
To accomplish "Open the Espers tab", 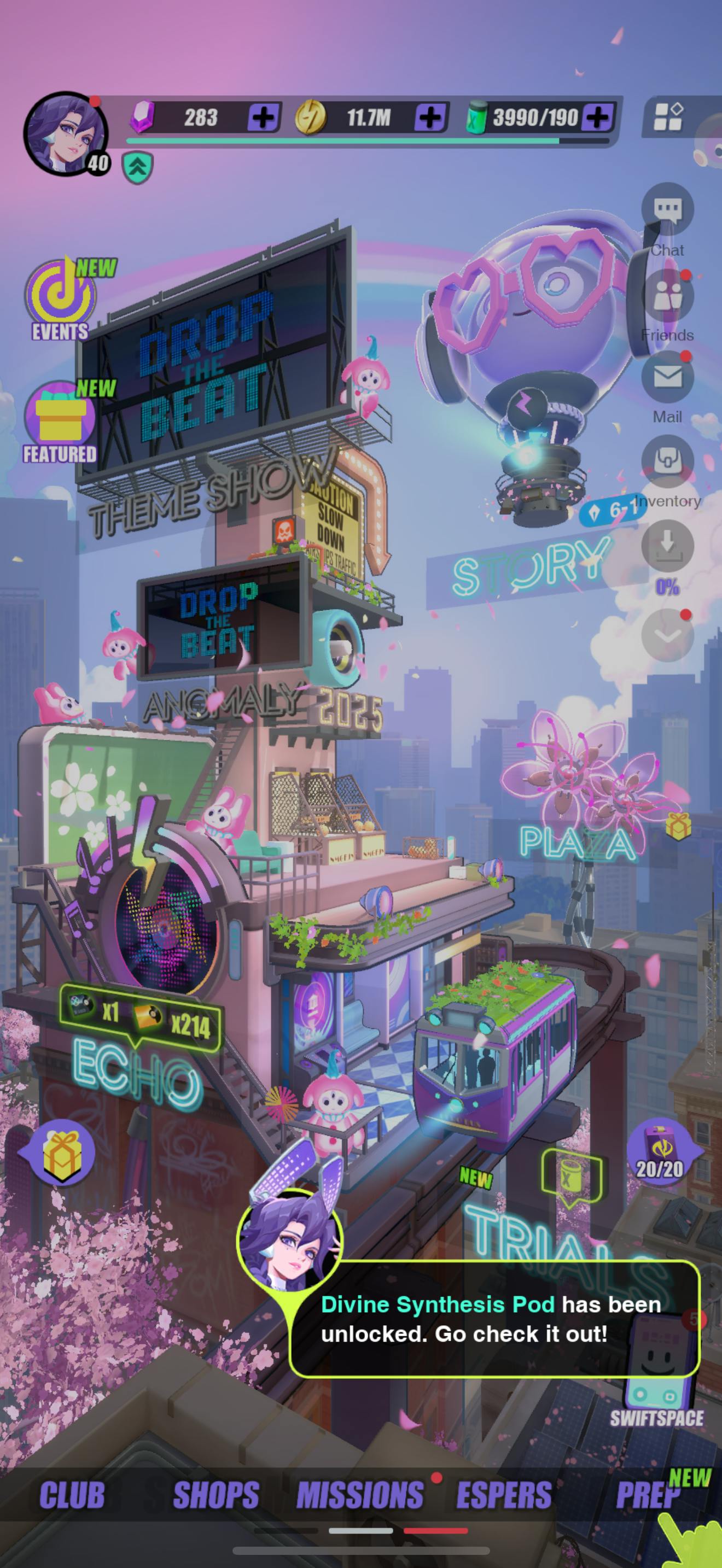I will click(x=504, y=1495).
